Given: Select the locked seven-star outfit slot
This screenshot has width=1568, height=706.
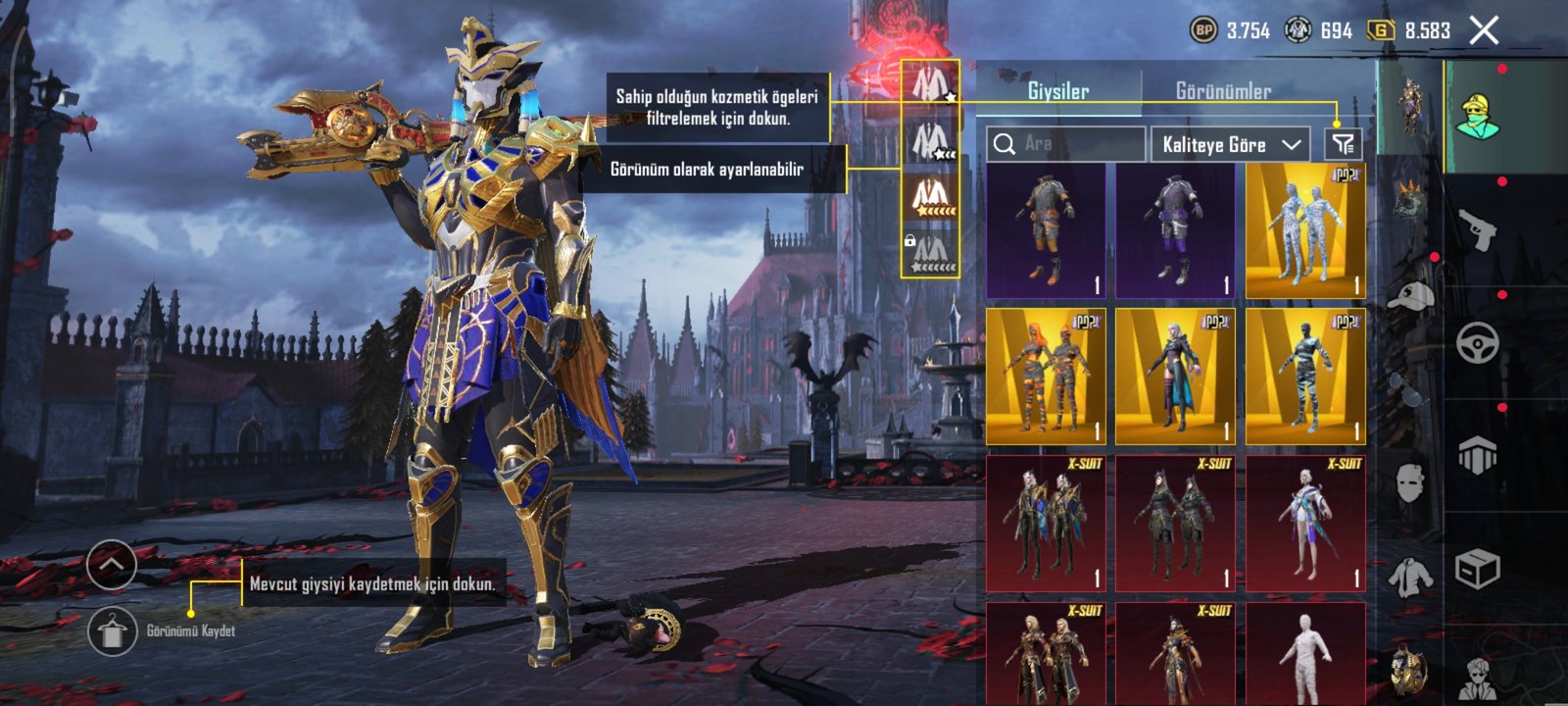Looking at the screenshot, I should [930, 253].
